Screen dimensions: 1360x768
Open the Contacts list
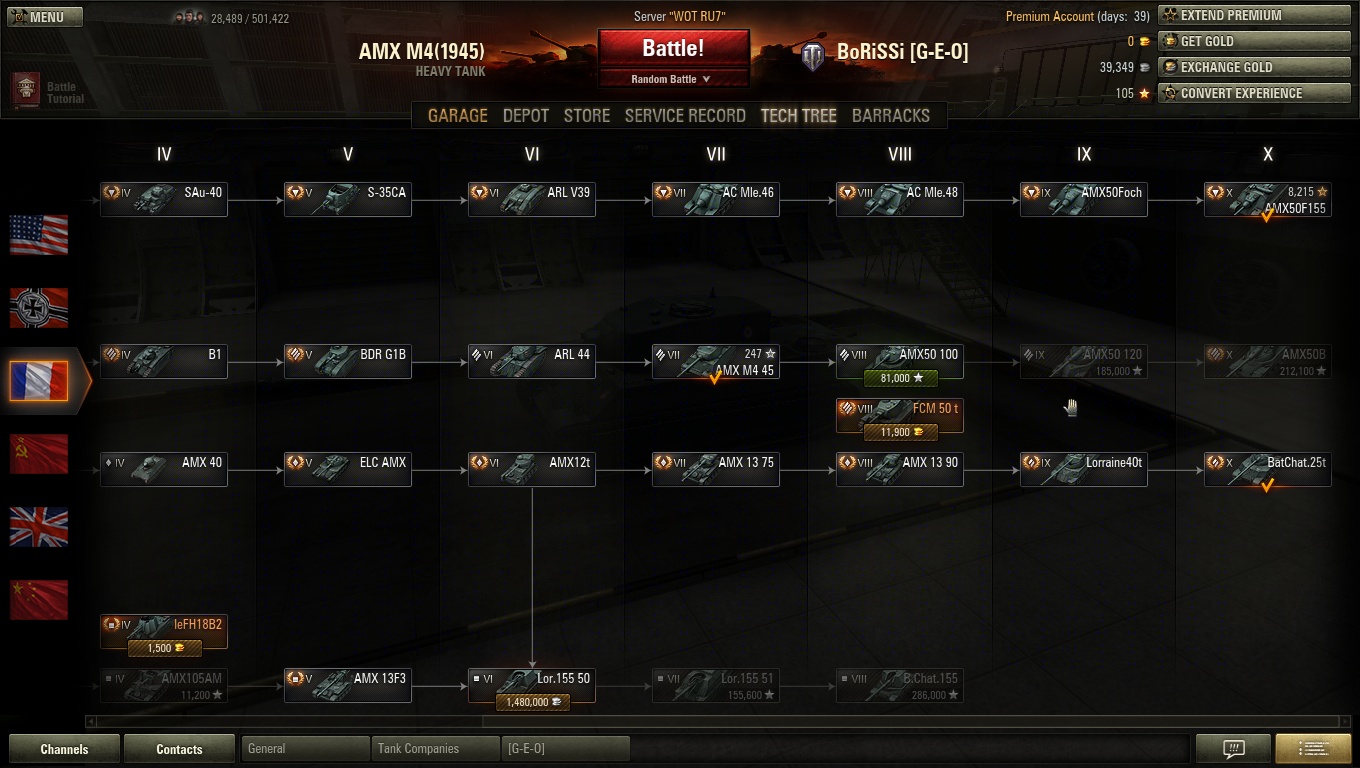point(179,749)
